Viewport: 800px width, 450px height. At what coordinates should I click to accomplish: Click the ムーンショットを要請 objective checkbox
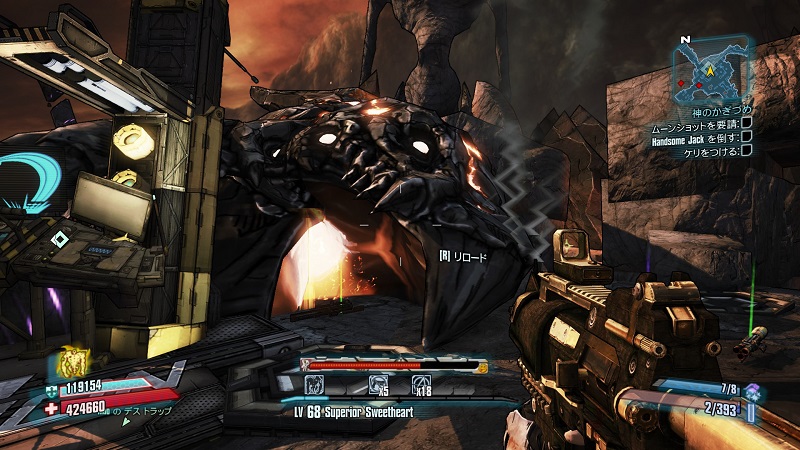pos(747,123)
